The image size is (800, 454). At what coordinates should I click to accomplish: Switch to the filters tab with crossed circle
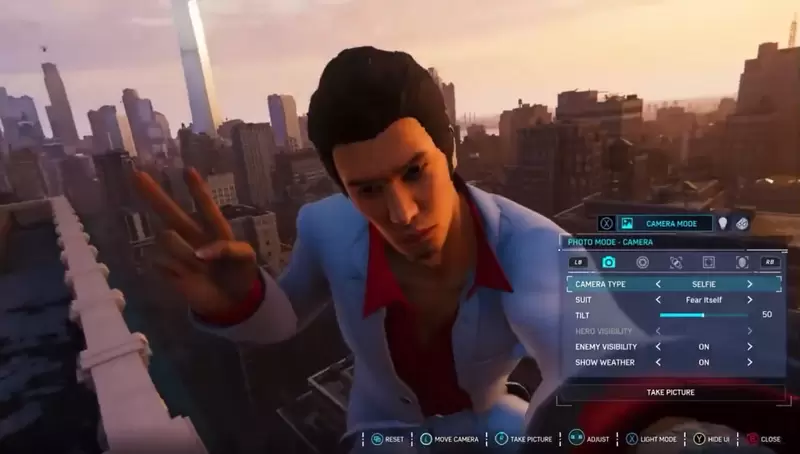[x=676, y=262]
